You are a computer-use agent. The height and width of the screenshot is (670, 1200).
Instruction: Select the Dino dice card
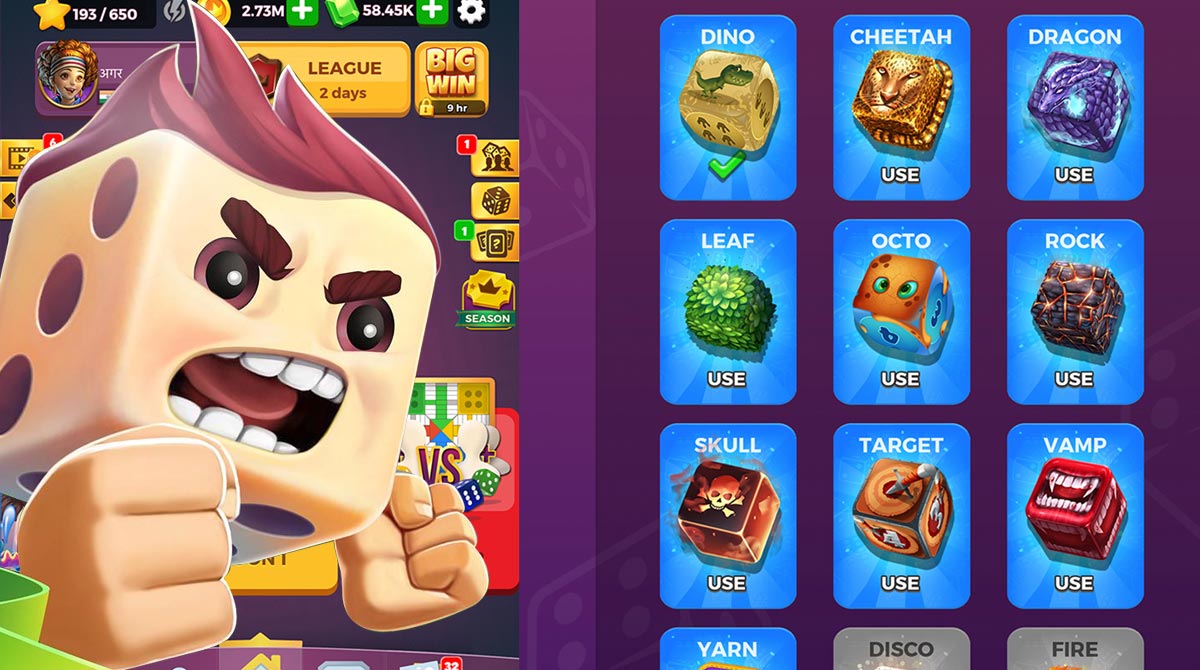(727, 108)
